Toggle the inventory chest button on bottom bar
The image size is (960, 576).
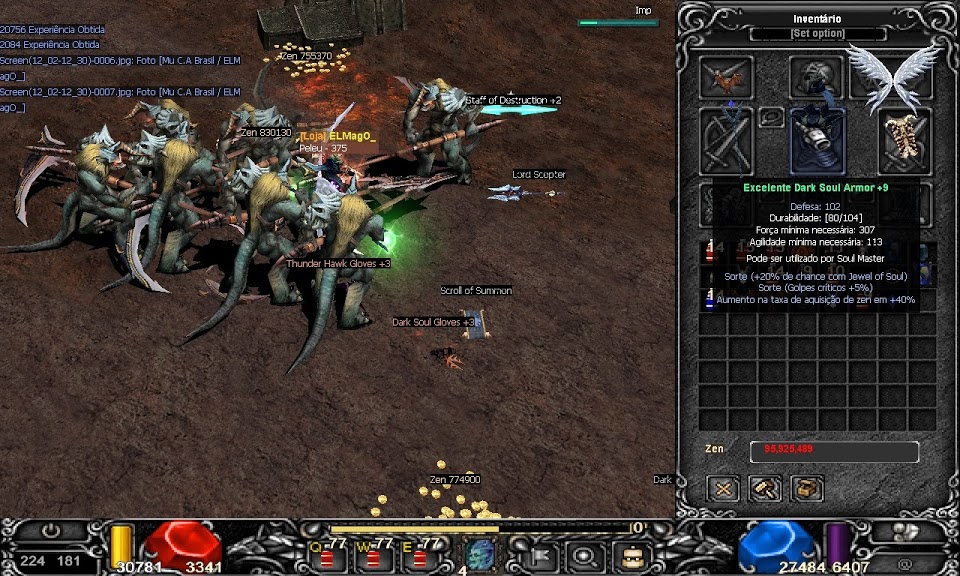630,554
